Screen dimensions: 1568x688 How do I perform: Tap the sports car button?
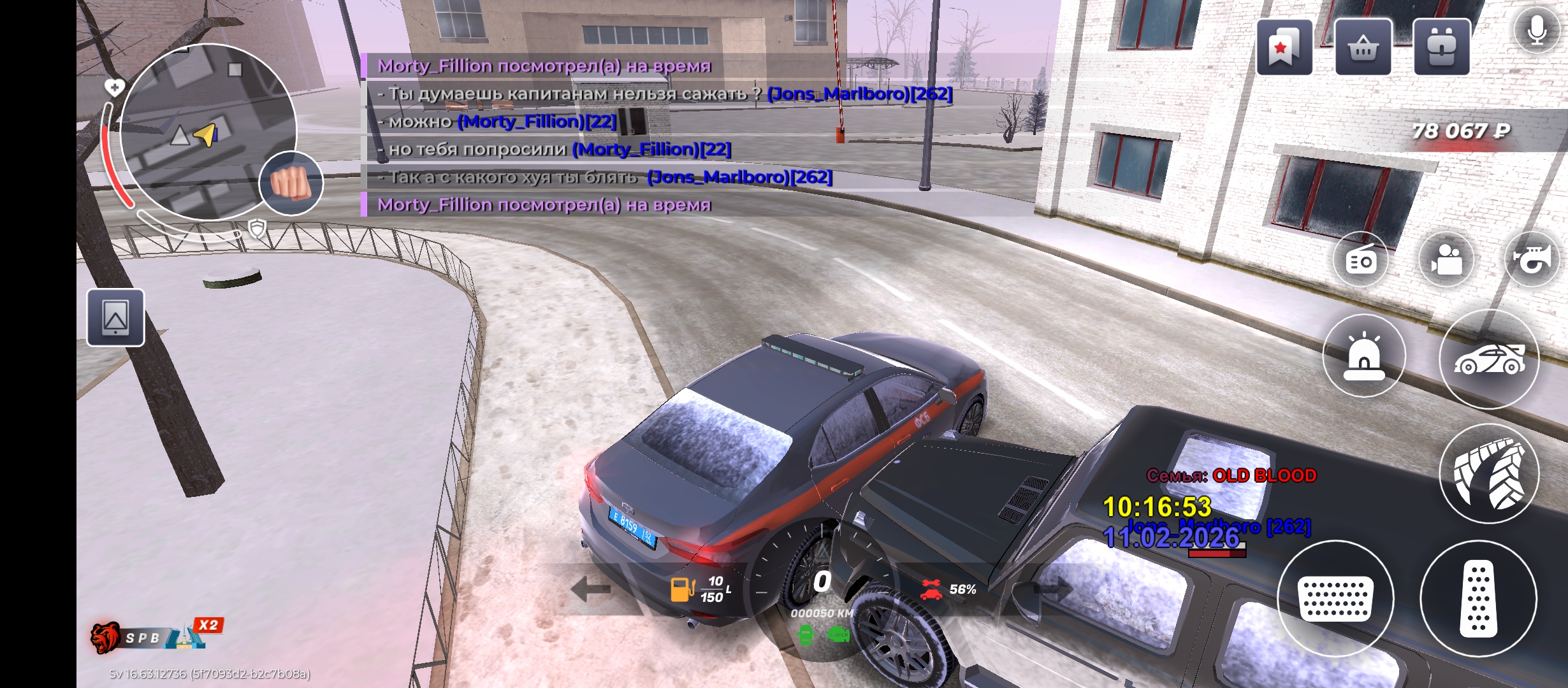click(x=1489, y=359)
